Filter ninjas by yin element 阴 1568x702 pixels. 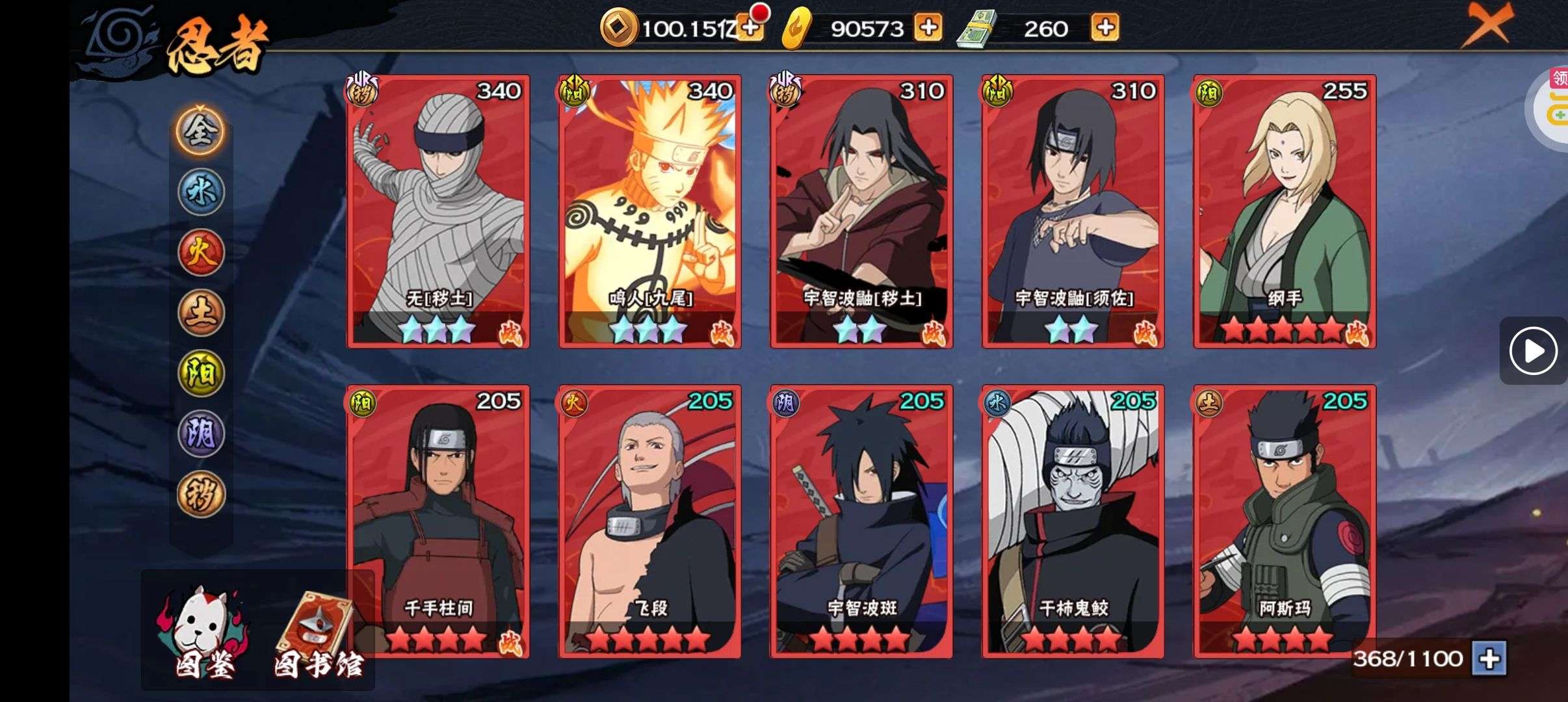point(201,434)
